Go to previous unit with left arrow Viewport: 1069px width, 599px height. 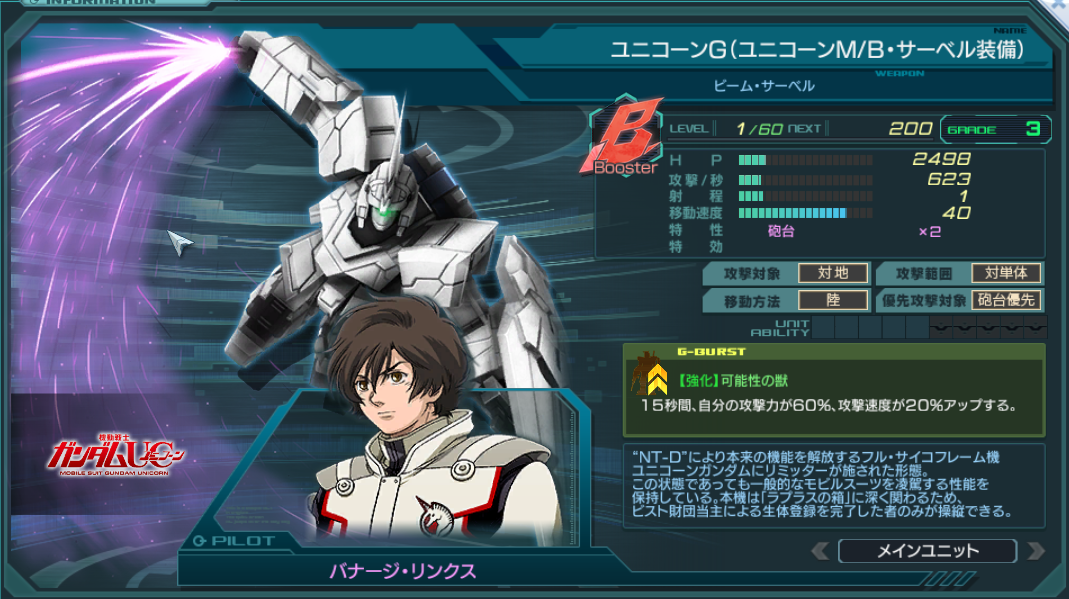[820, 551]
